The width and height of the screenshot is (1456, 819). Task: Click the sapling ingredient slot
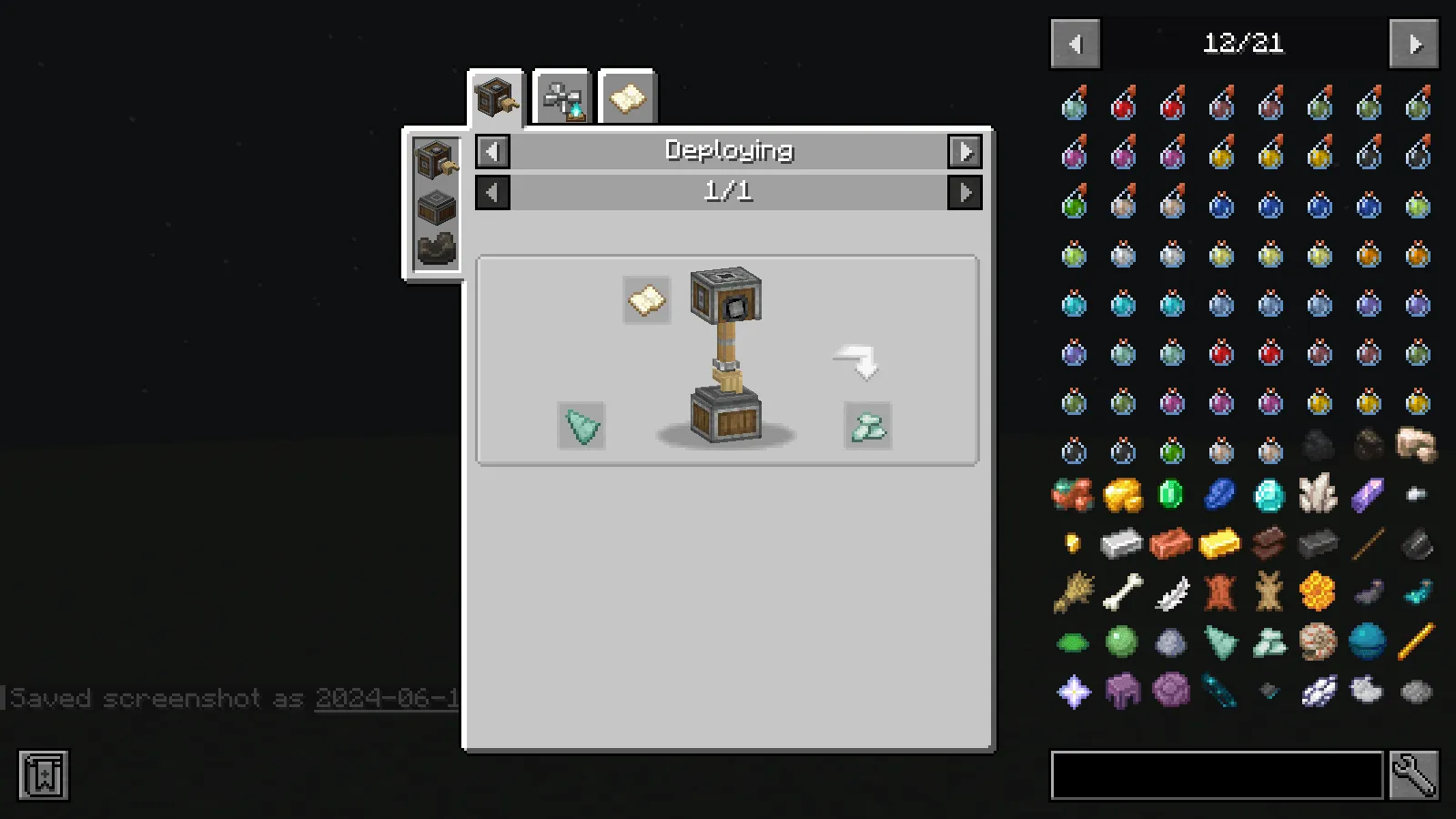click(582, 425)
